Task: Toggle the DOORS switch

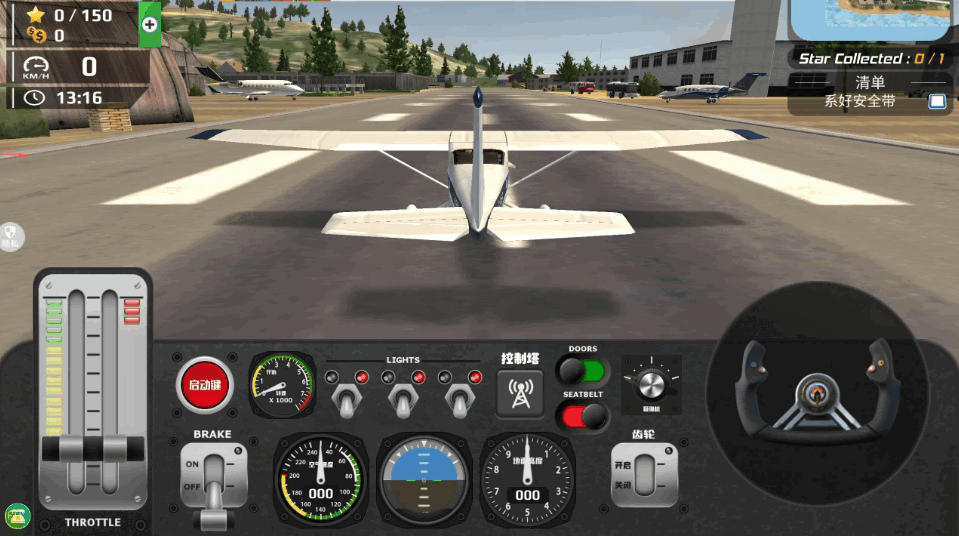Action: point(583,372)
